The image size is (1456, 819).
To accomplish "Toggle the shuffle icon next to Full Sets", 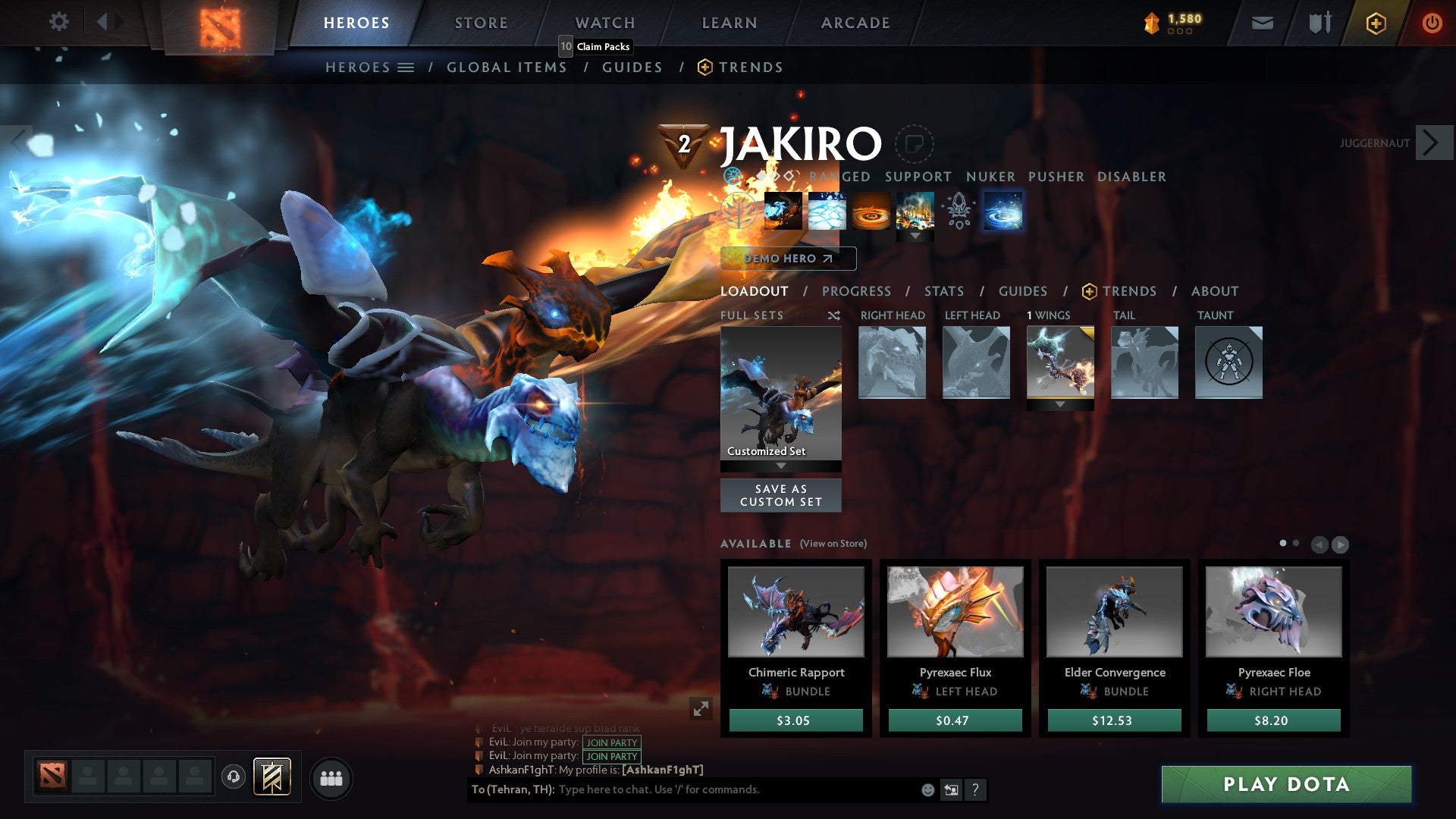I will tap(834, 315).
